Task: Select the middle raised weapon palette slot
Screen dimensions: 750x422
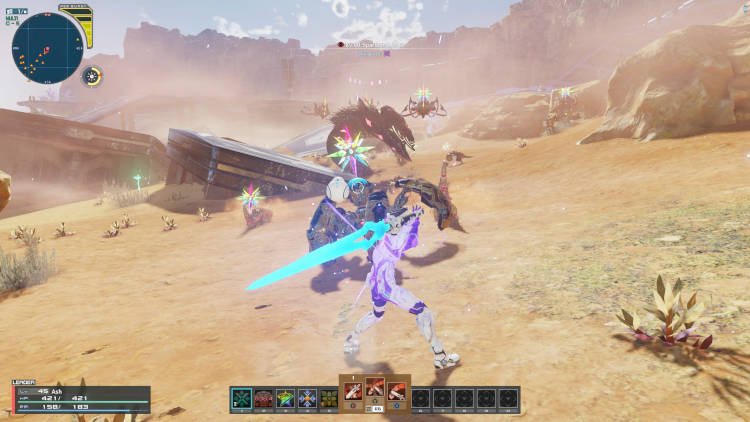Action: tap(375, 386)
